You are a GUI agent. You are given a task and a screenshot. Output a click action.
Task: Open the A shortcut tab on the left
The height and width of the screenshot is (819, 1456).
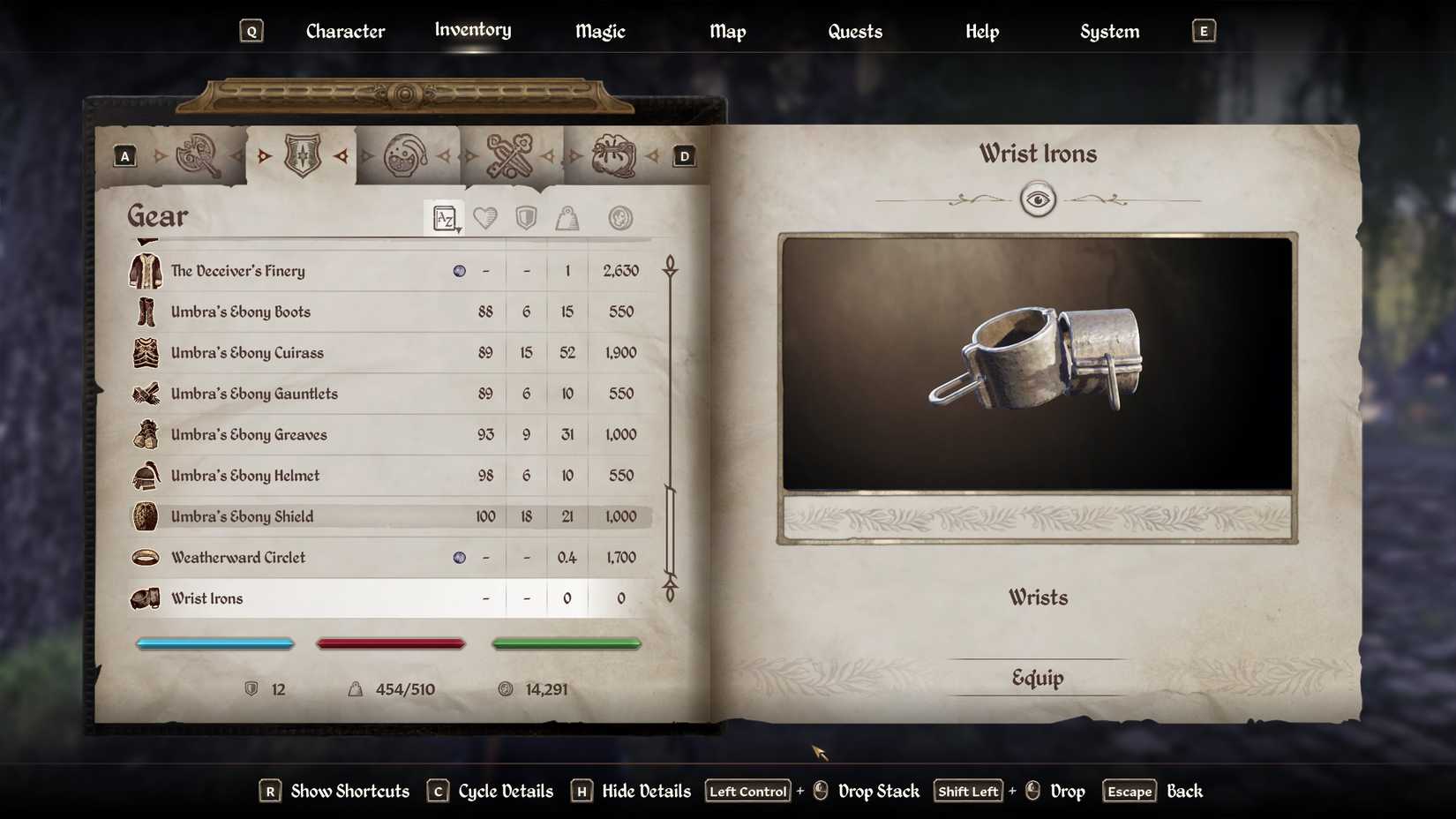point(124,155)
